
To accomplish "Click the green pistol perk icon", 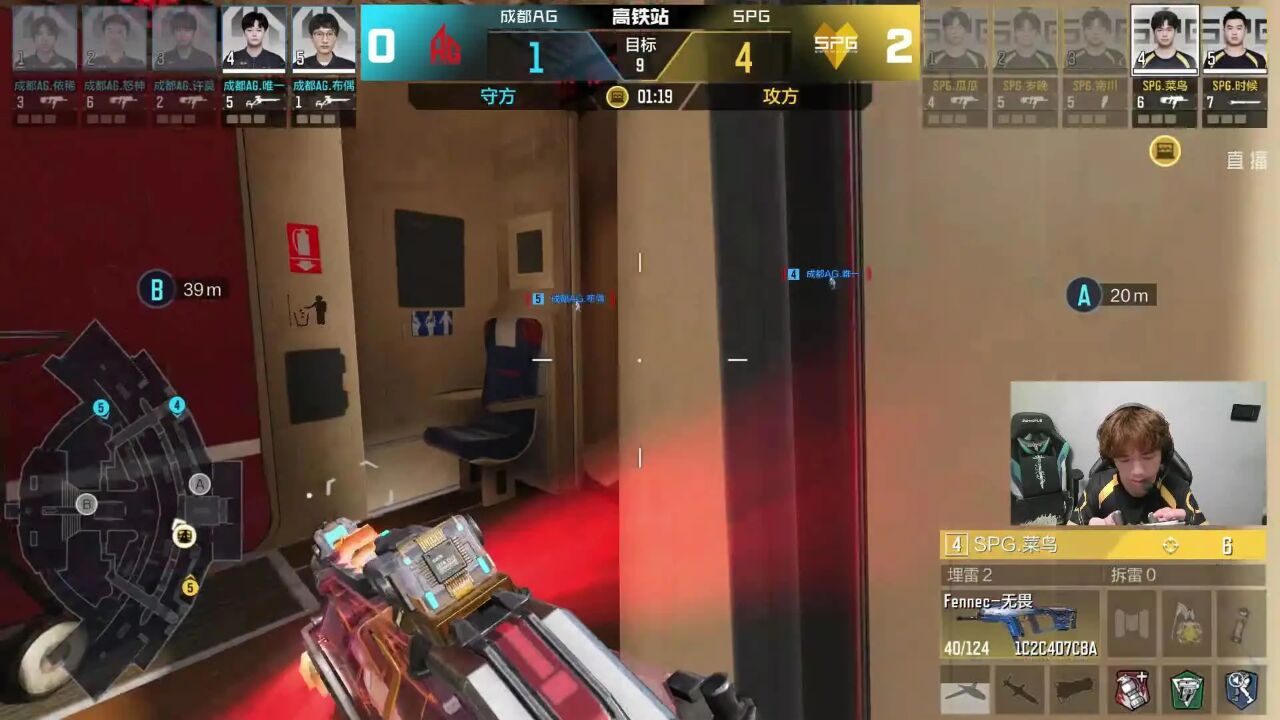I will click(x=1187, y=690).
